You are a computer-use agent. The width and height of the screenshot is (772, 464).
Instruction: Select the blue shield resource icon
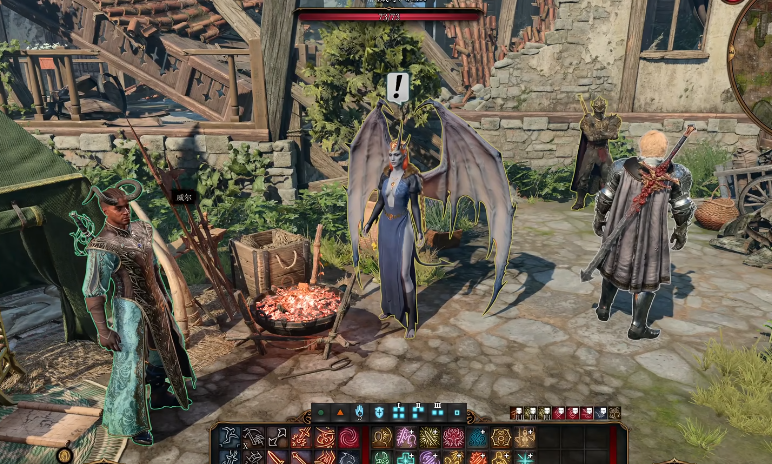(x=379, y=412)
